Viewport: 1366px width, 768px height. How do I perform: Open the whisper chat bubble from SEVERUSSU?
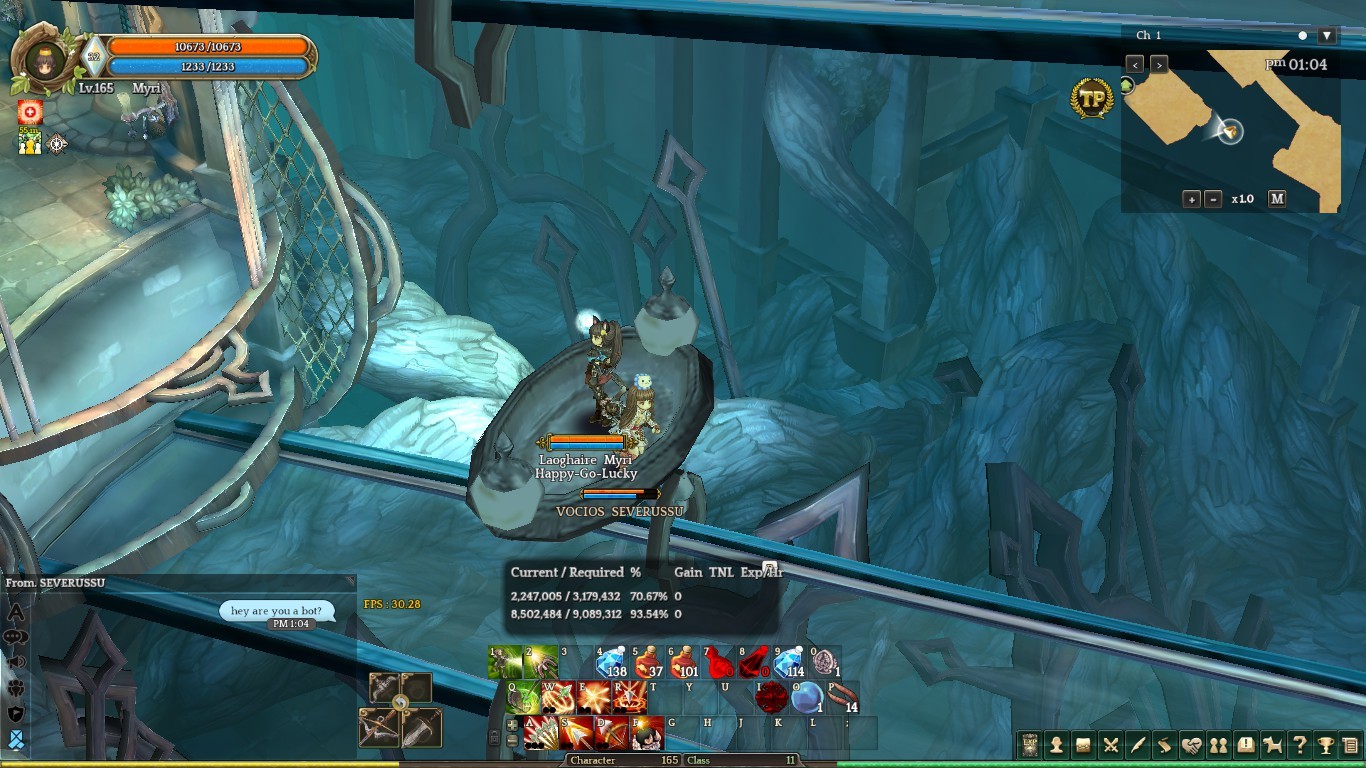coord(277,611)
